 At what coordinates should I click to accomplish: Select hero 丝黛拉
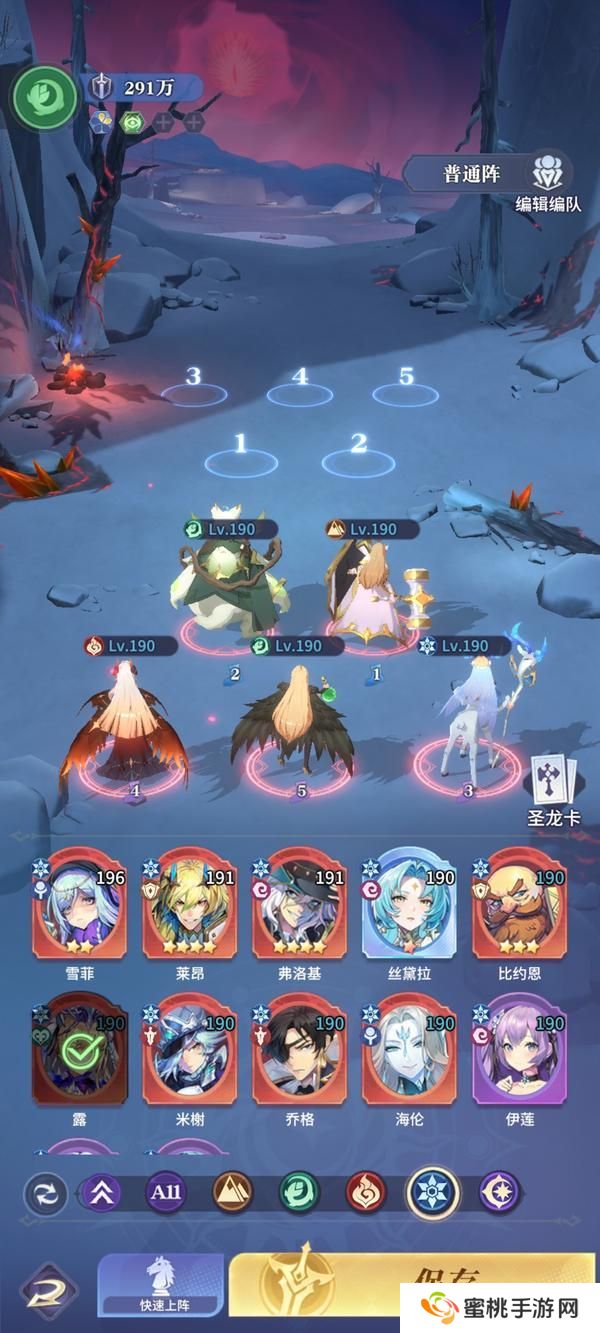point(410,903)
